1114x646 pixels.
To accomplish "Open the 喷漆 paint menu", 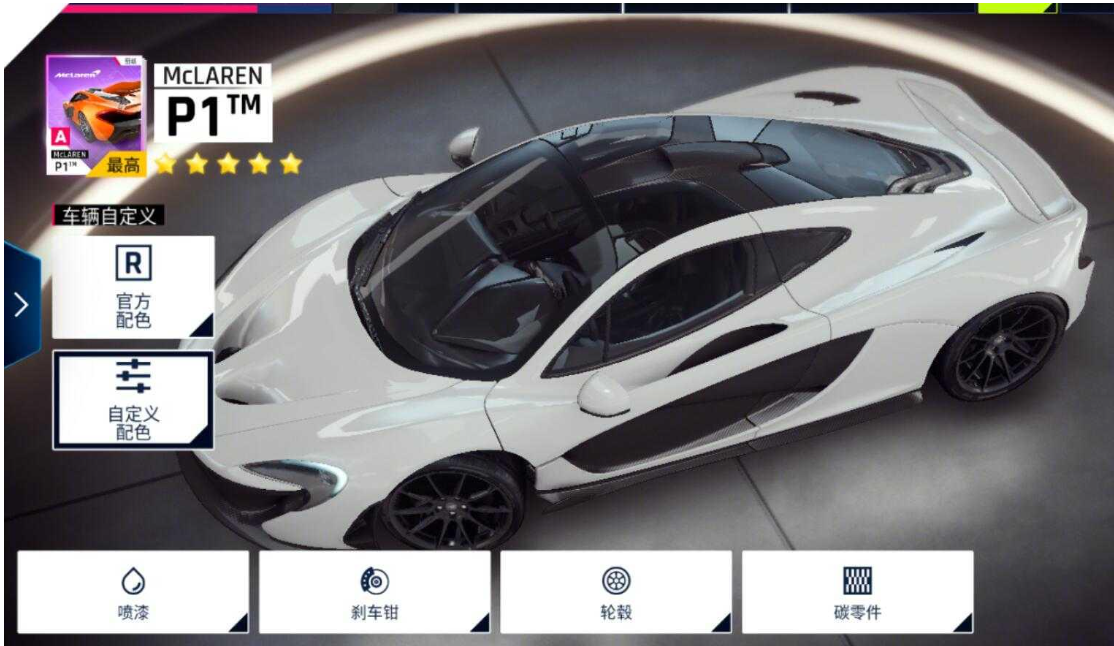I will click(x=133, y=592).
